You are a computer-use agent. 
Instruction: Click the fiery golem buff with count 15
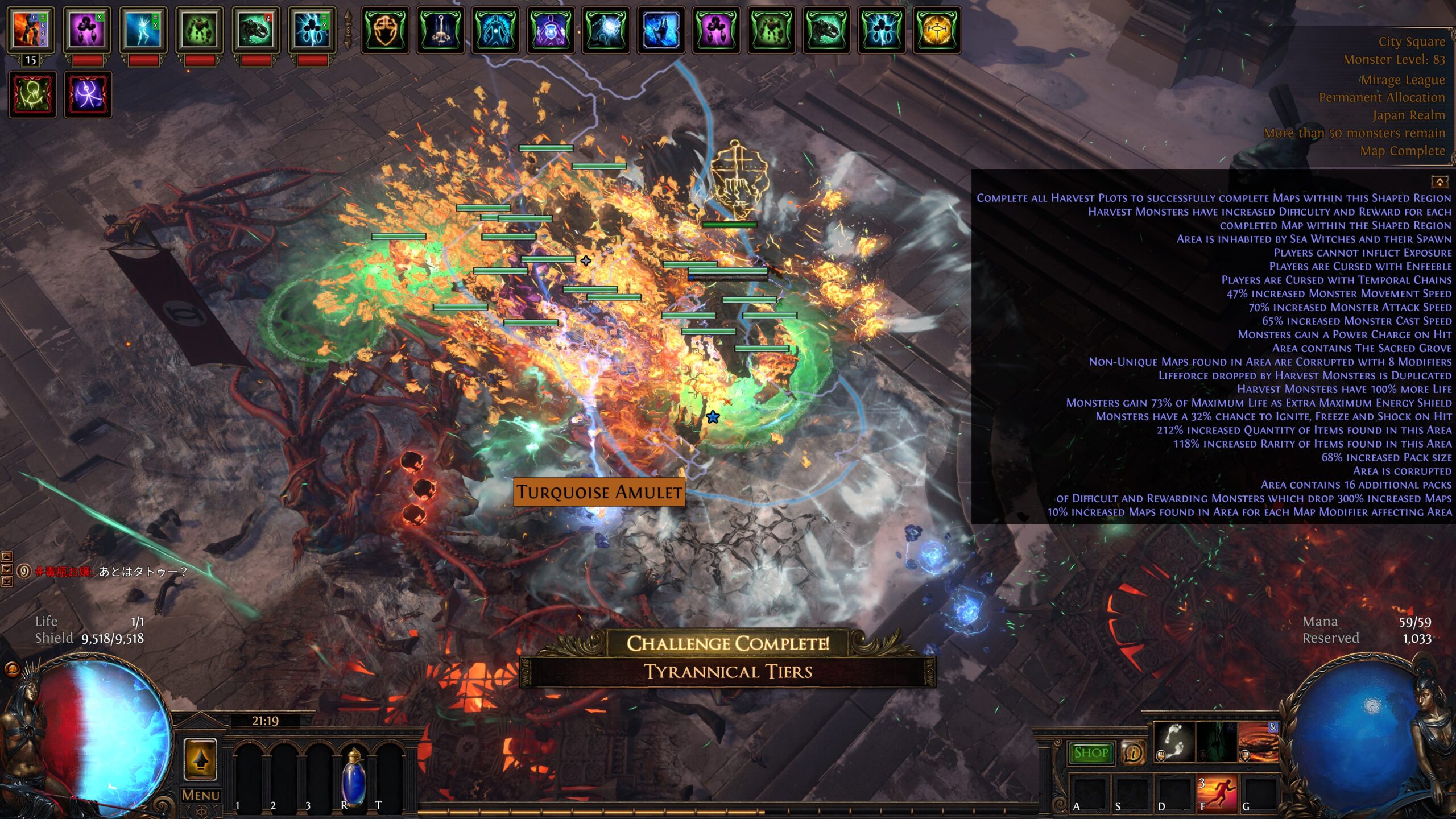(31, 30)
